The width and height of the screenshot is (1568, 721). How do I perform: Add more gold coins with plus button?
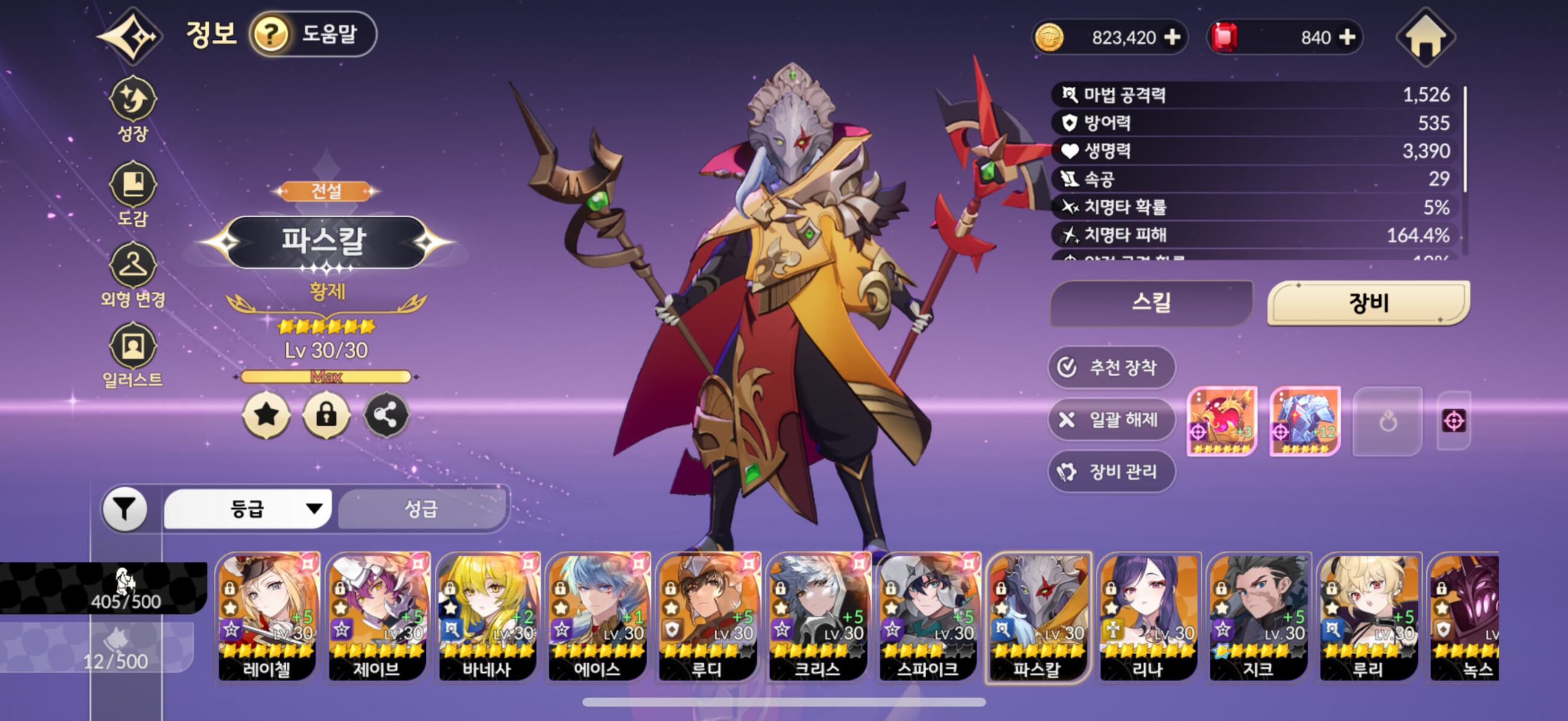[x=1172, y=37]
